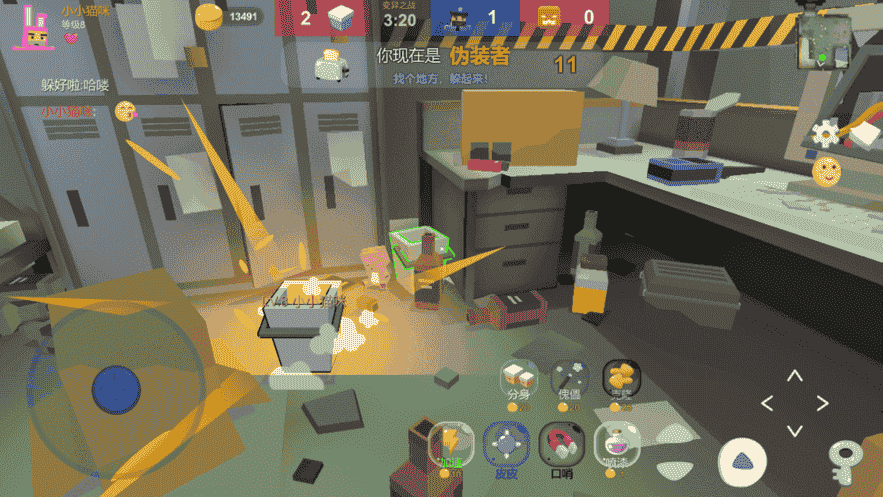
Task: Click the down arrow of the direction pad
Action: coord(794,430)
